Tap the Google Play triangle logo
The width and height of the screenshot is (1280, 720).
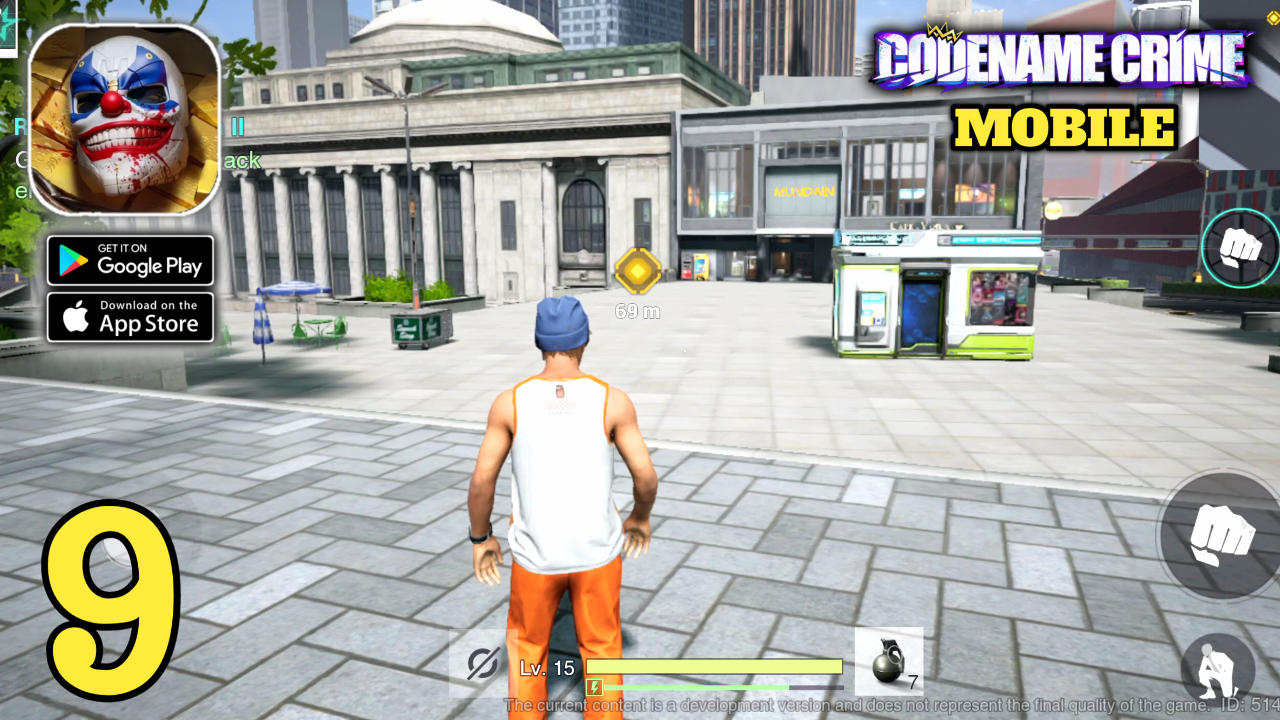coord(71,261)
